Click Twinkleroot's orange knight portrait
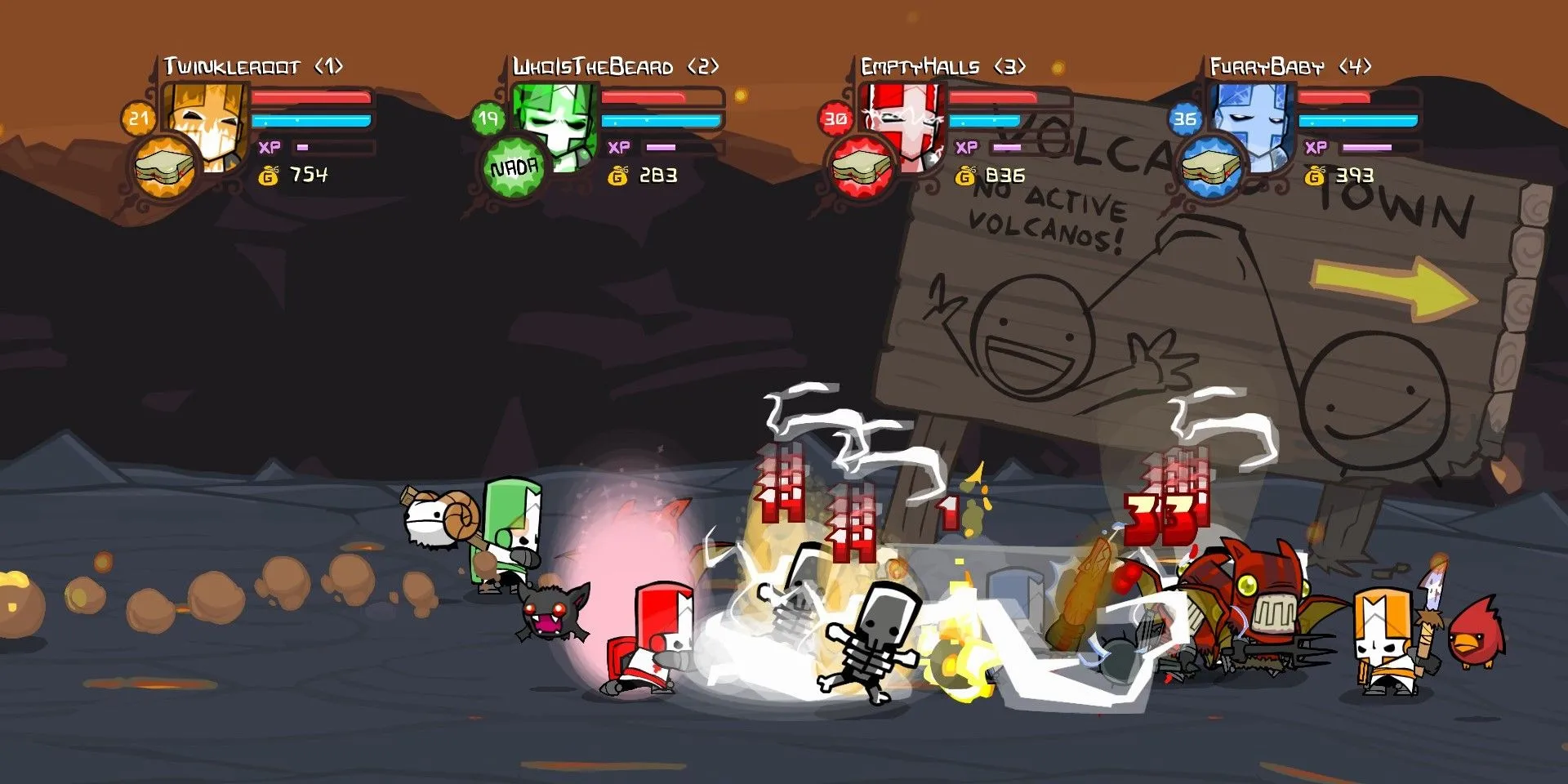 click(211, 122)
